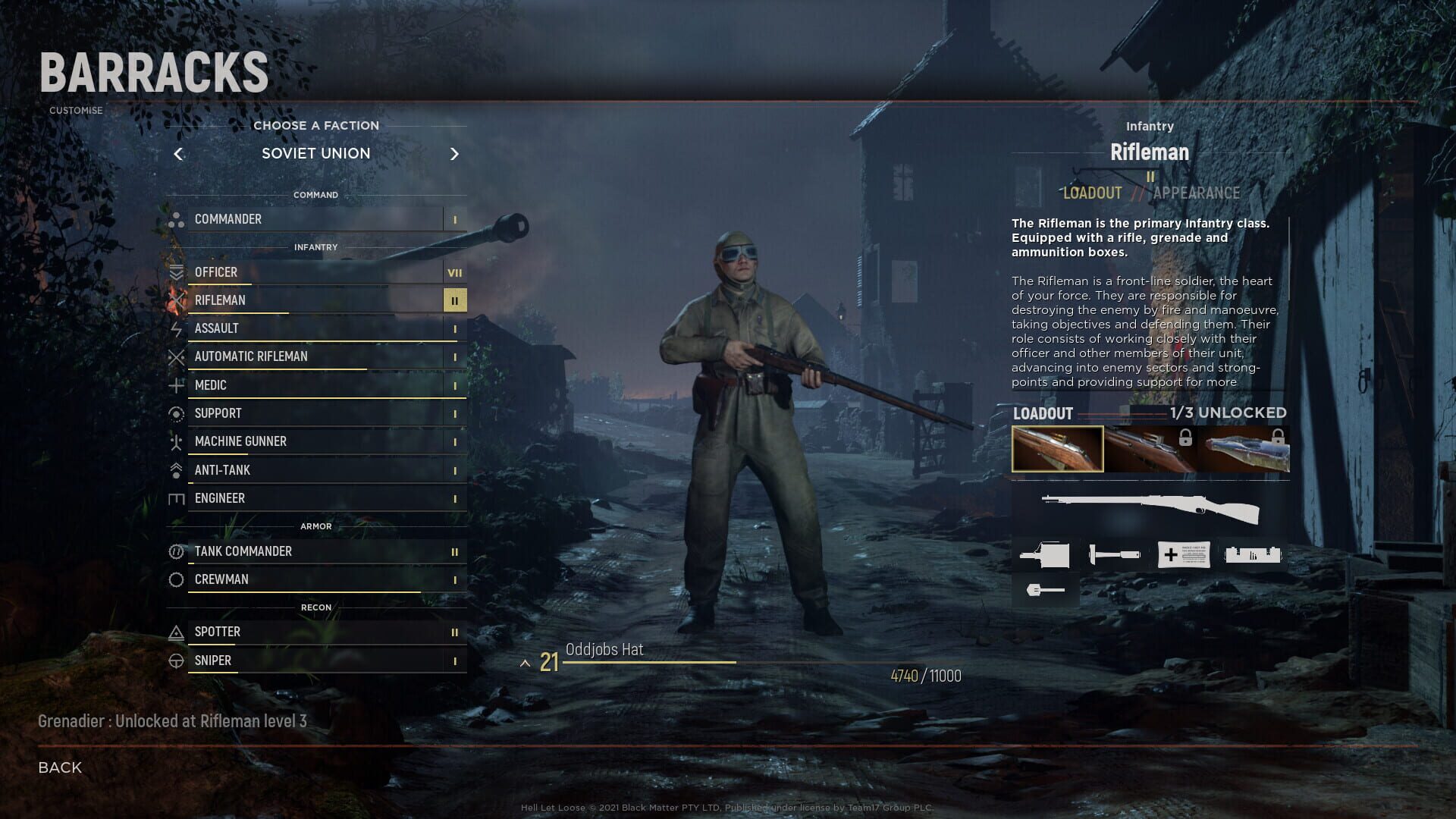Open the CUSTOMISE option under Barracks
The height and width of the screenshot is (819, 1456).
75,110
